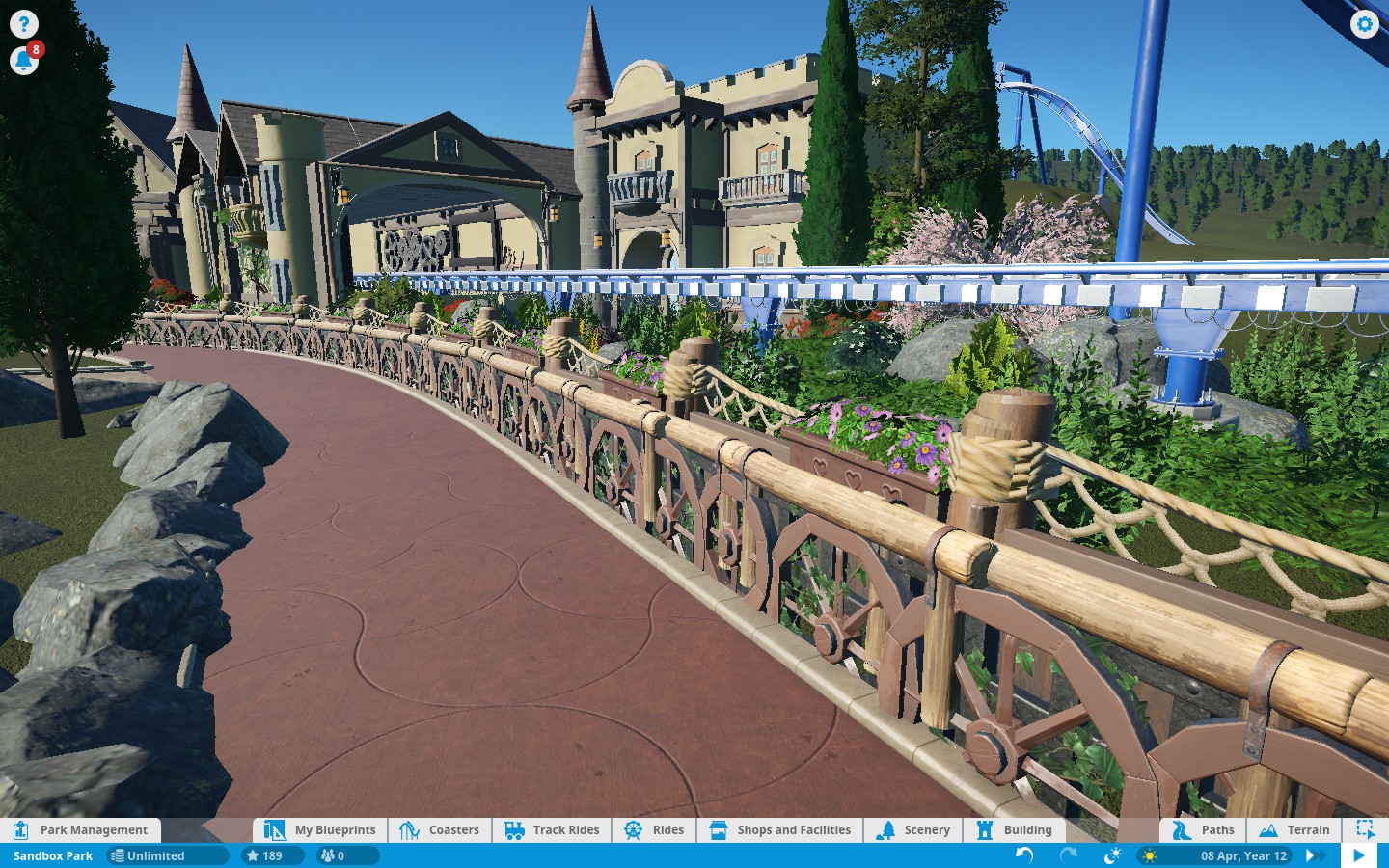Open the Building tools
The height and width of the screenshot is (868, 1389).
tap(1015, 829)
